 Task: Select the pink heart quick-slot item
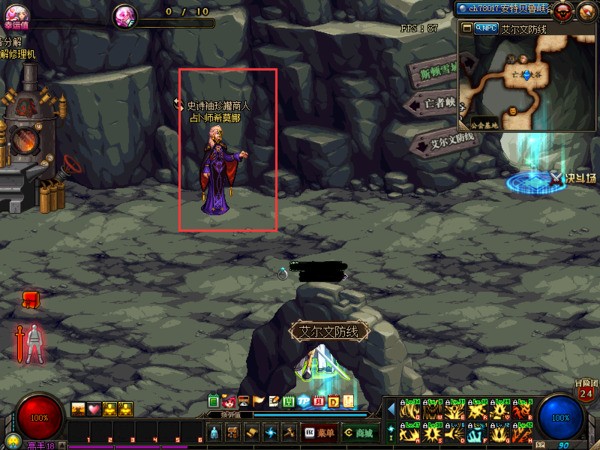tap(94, 409)
